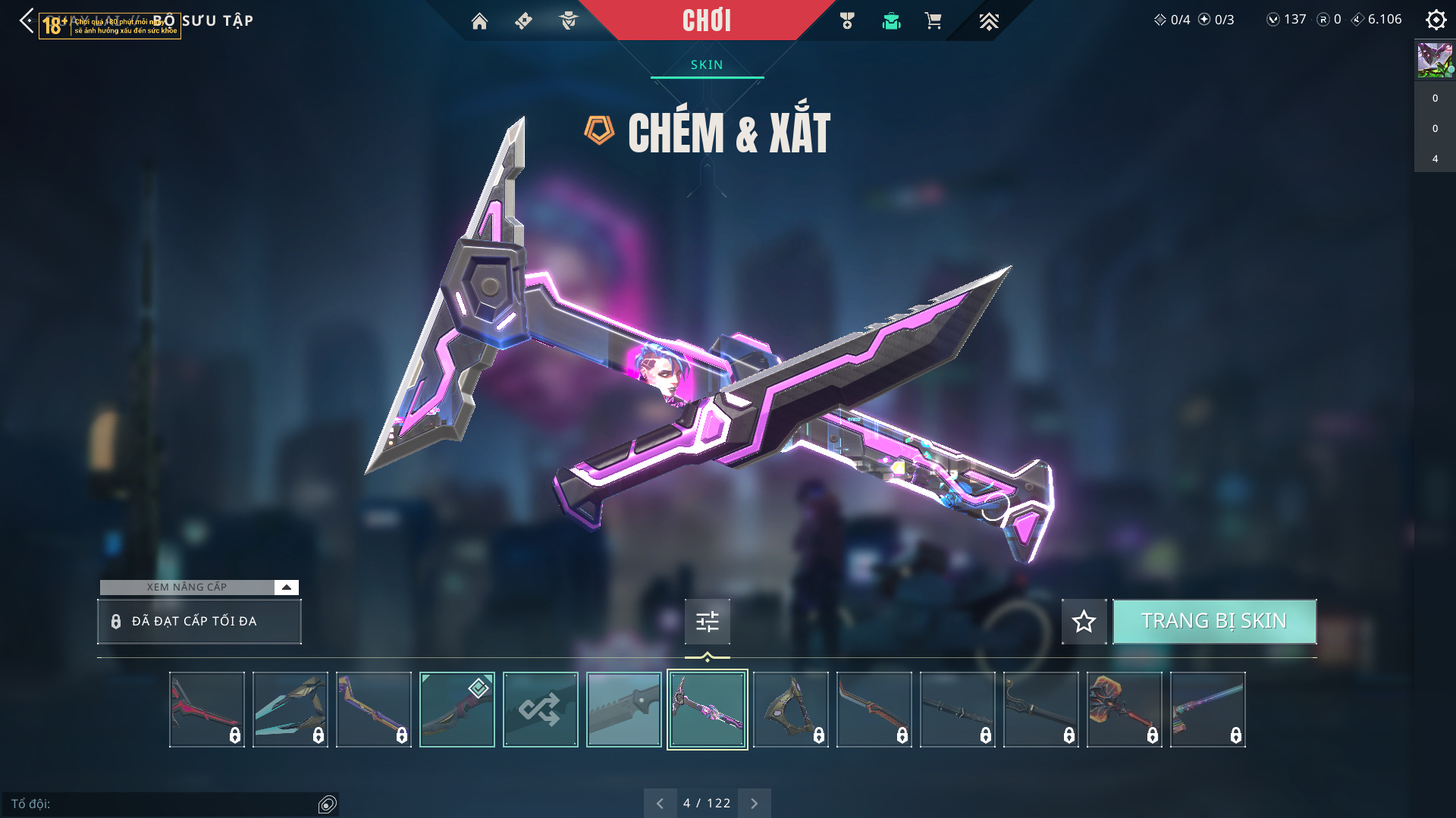This screenshot has width=1456, height=818.
Task: Select the locked green bow-shaped skin
Action: [790, 710]
